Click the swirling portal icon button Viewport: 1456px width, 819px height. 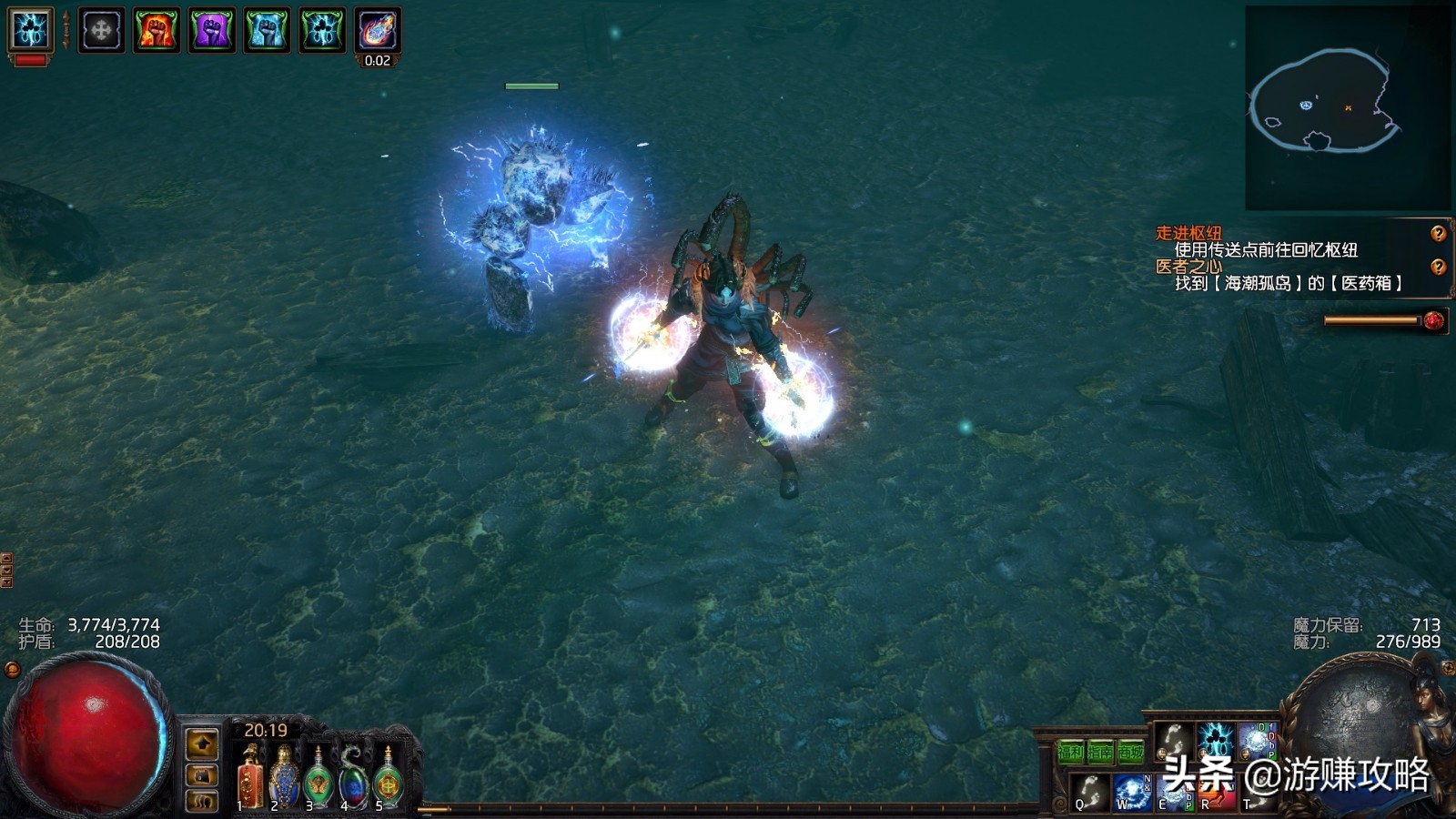[202, 802]
